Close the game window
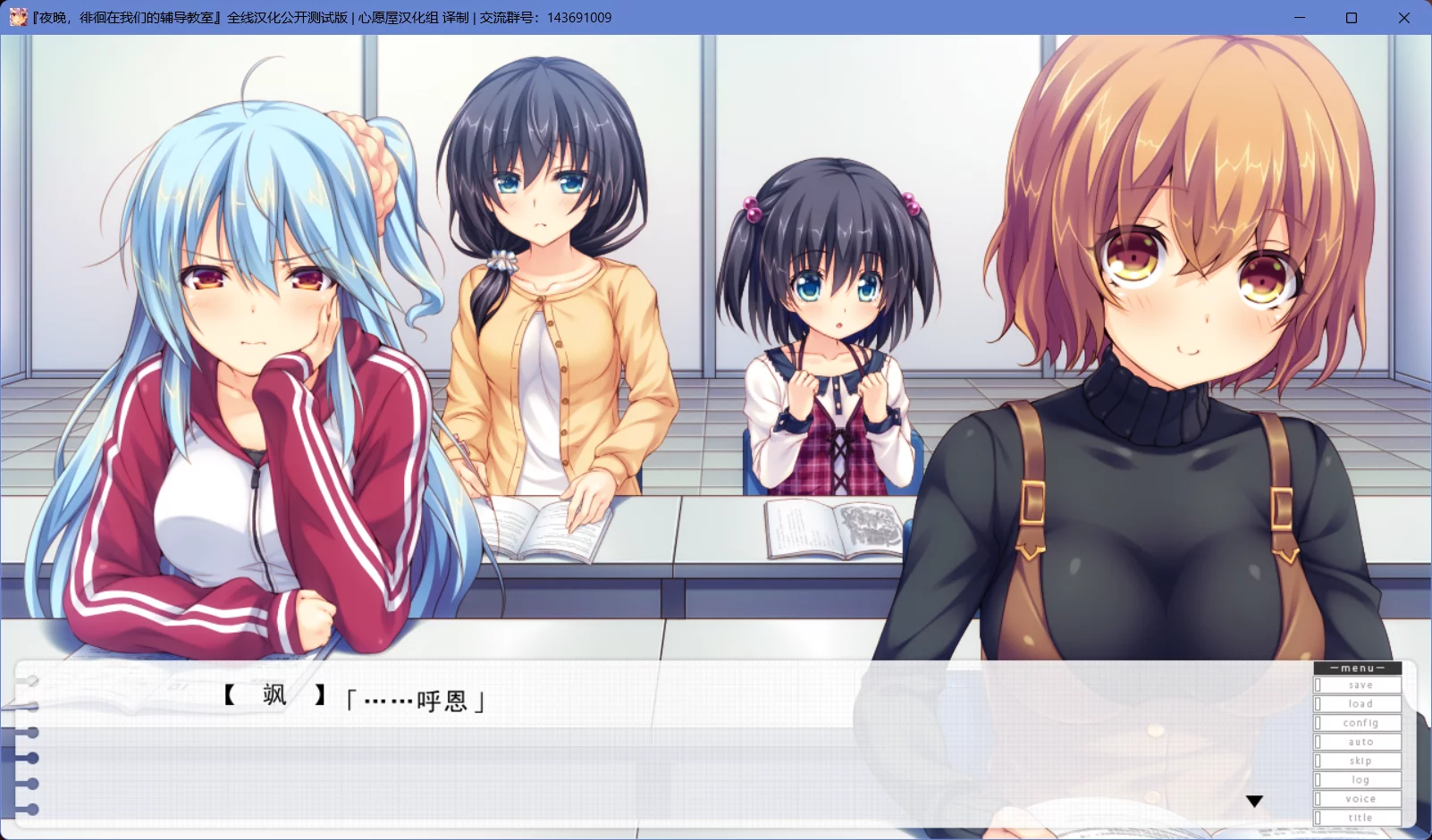The image size is (1432, 840). click(x=1404, y=18)
